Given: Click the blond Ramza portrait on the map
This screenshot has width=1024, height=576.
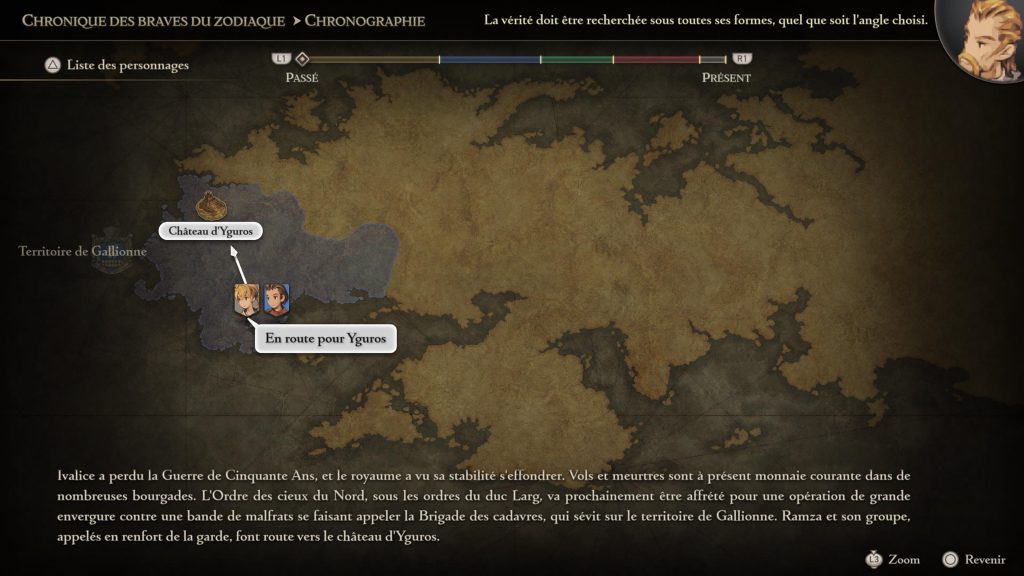Looking at the screenshot, I should pos(246,299).
